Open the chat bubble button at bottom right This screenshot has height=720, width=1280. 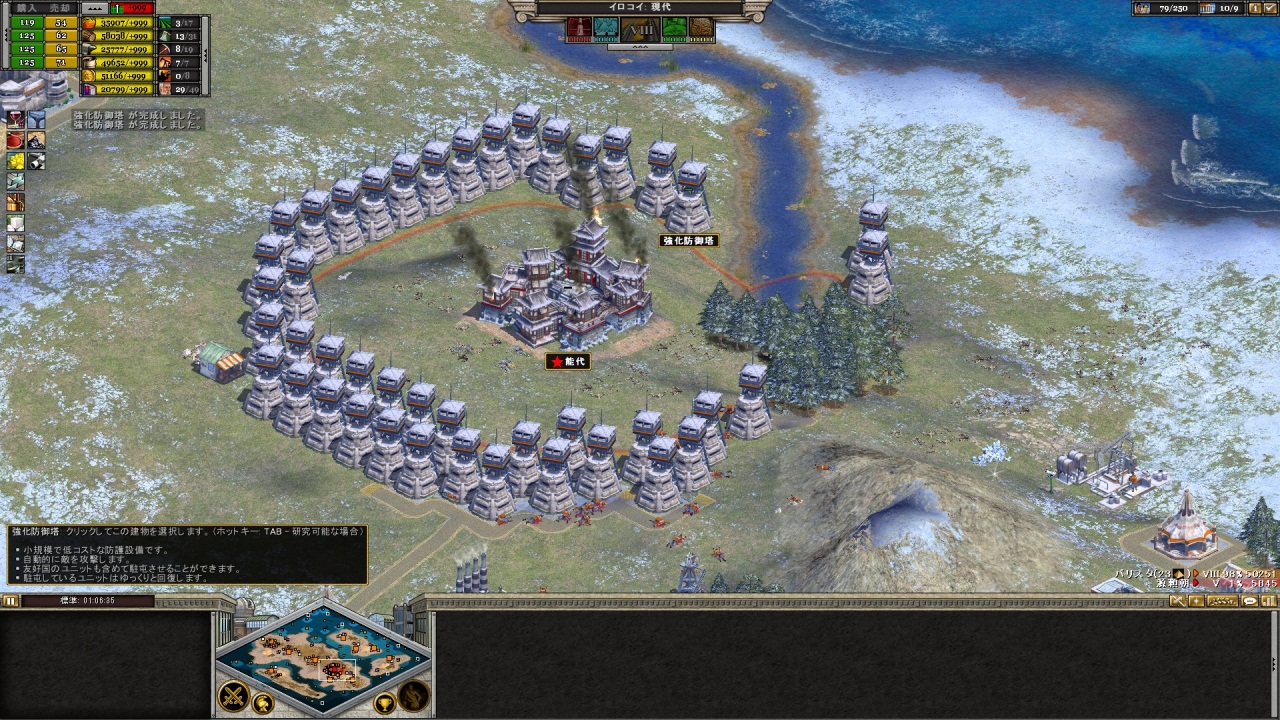pyautogui.click(x=1250, y=601)
